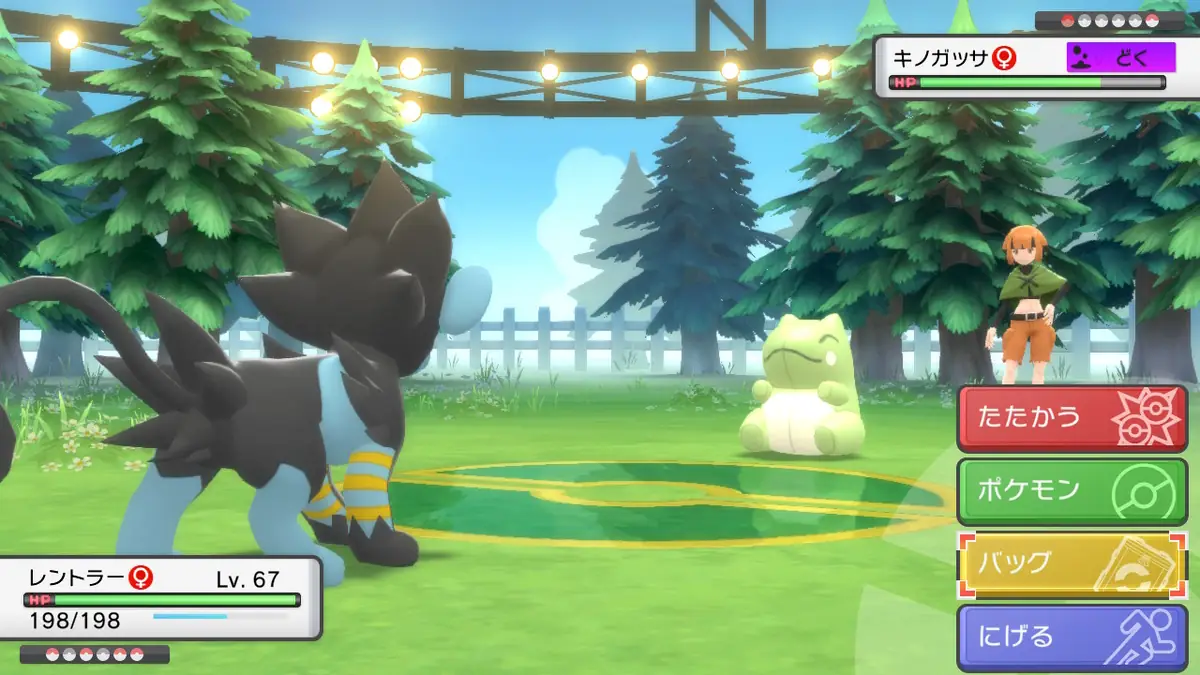The width and height of the screenshot is (1200, 675).
Task: Select にげる to run away
Action: [1072, 638]
